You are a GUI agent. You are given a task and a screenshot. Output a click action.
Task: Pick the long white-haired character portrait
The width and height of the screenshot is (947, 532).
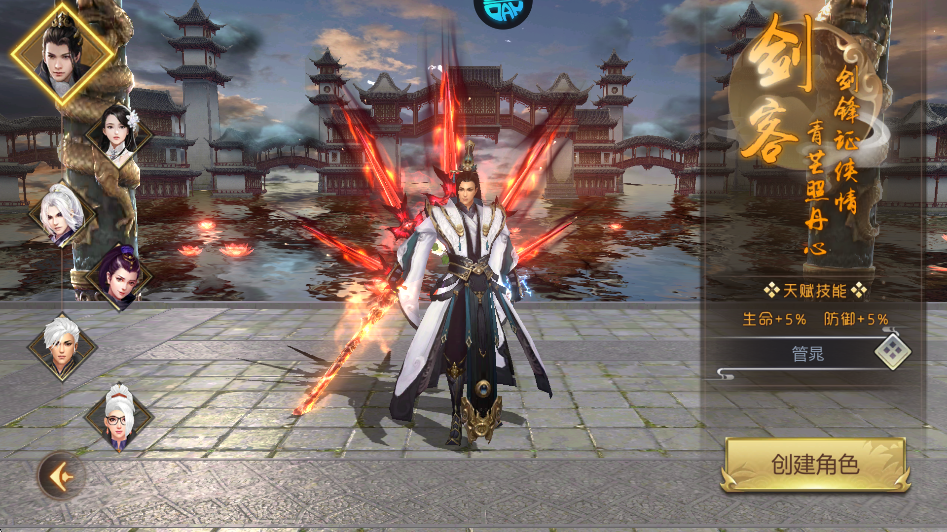click(62, 213)
